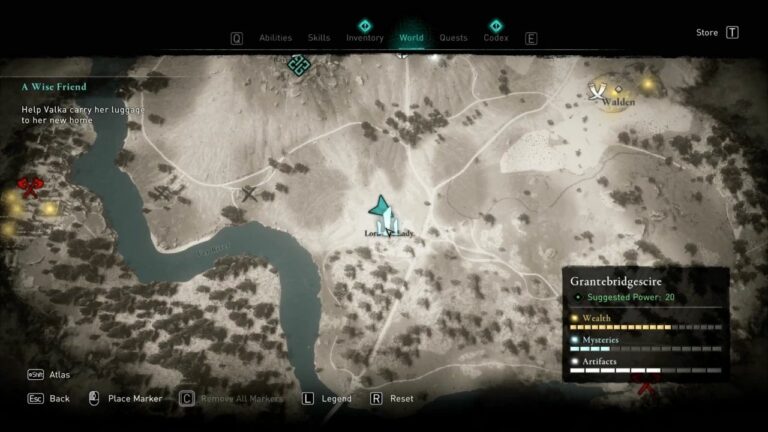Viewport: 768px width, 432px height.
Task: Select the World map tab
Action: 411,38
